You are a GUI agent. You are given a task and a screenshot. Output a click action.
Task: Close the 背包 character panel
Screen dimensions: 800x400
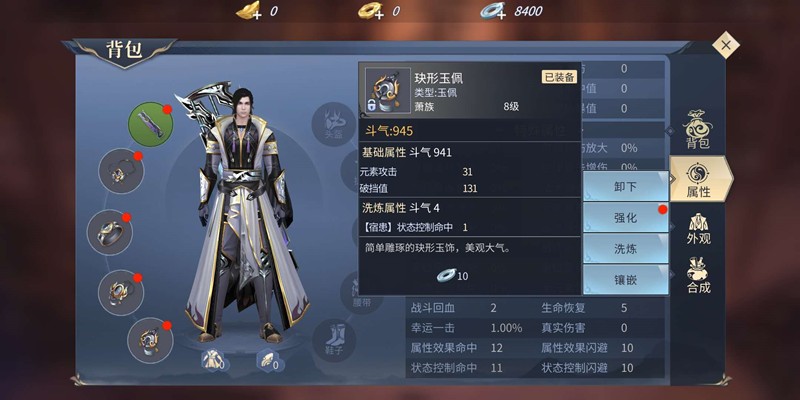click(726, 44)
